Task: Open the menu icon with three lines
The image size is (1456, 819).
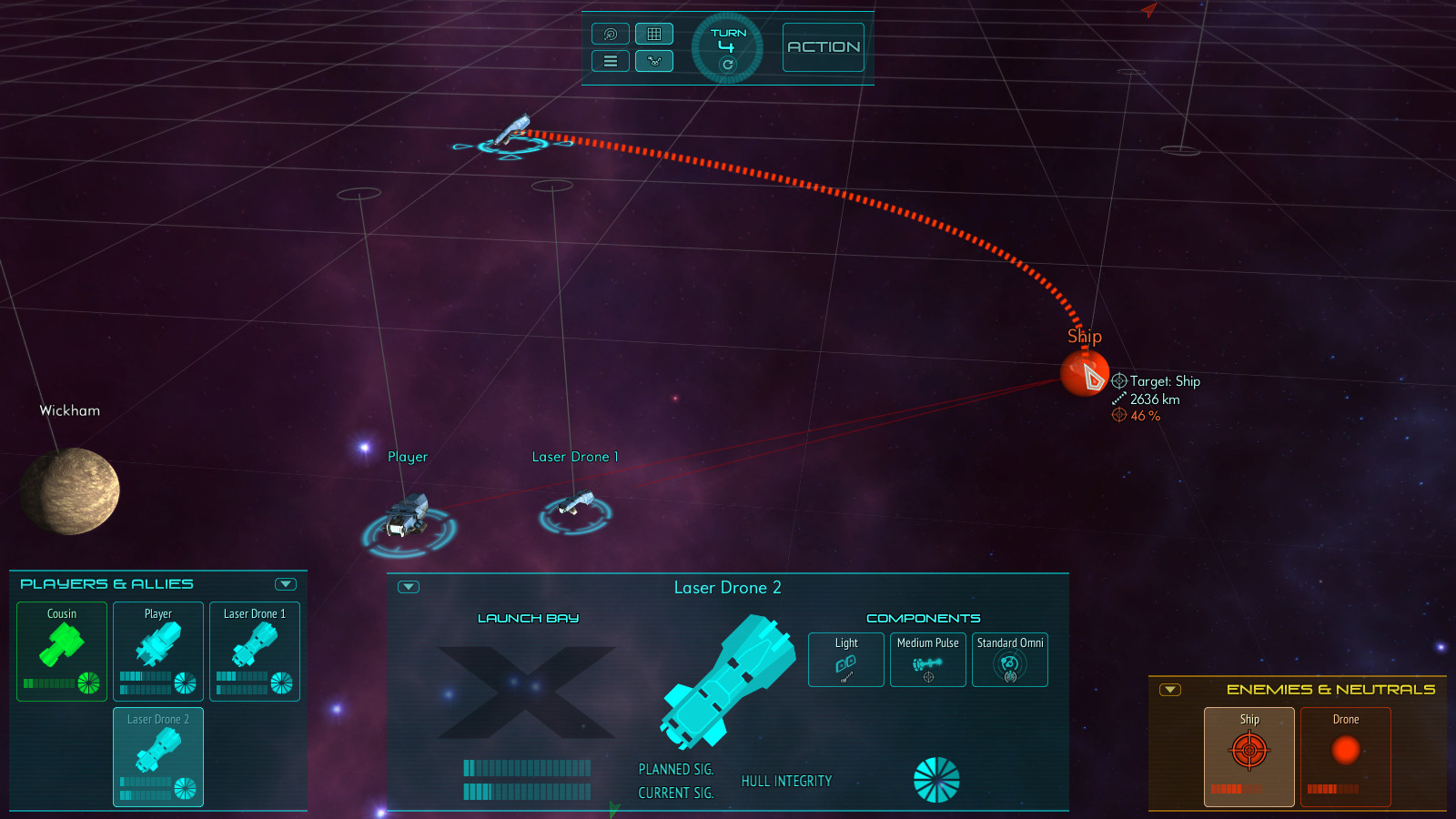Action: point(610,61)
